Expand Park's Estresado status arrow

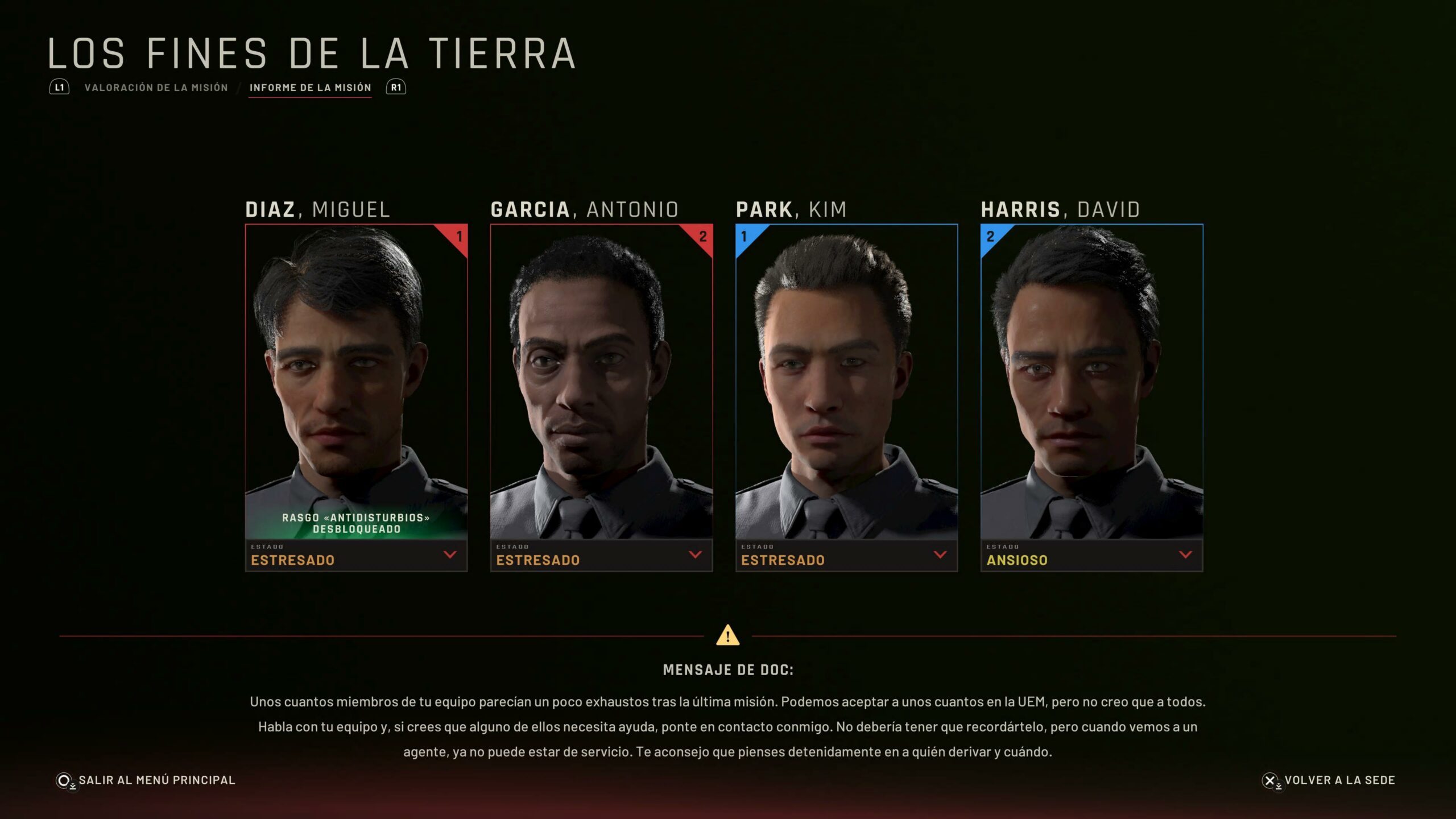coord(940,555)
